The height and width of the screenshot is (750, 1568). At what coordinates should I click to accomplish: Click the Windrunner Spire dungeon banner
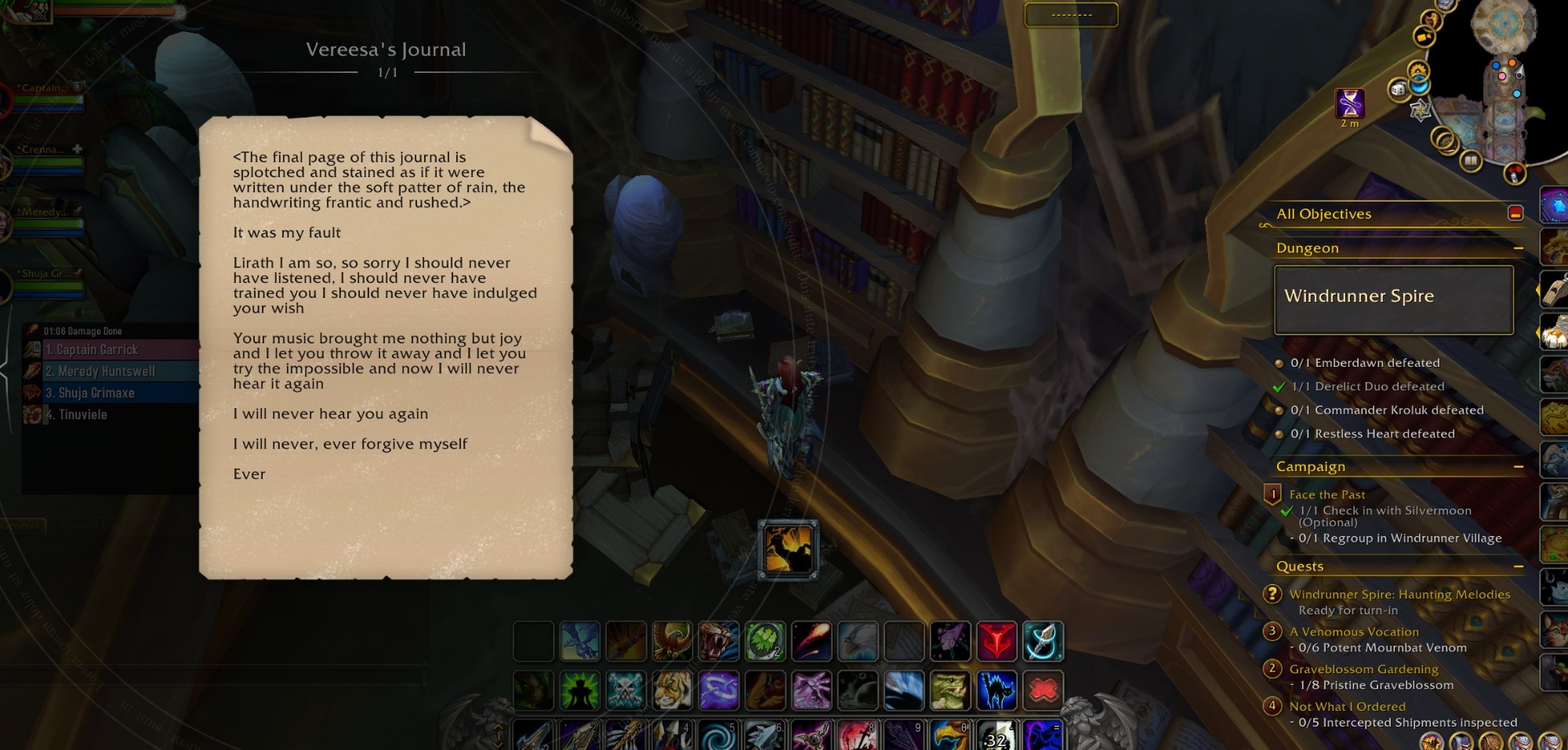(1393, 299)
